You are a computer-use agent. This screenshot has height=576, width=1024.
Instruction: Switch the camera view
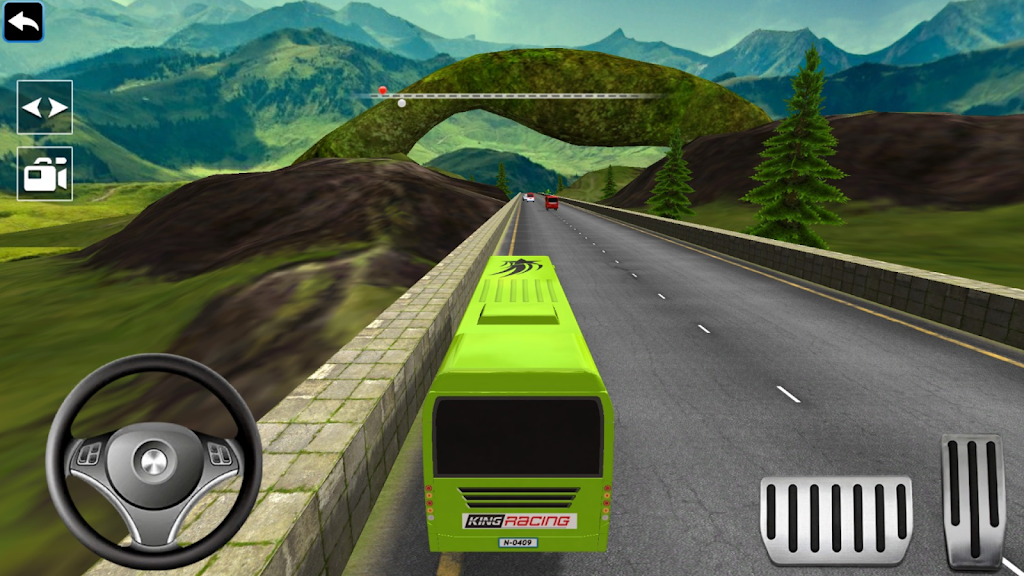45,174
